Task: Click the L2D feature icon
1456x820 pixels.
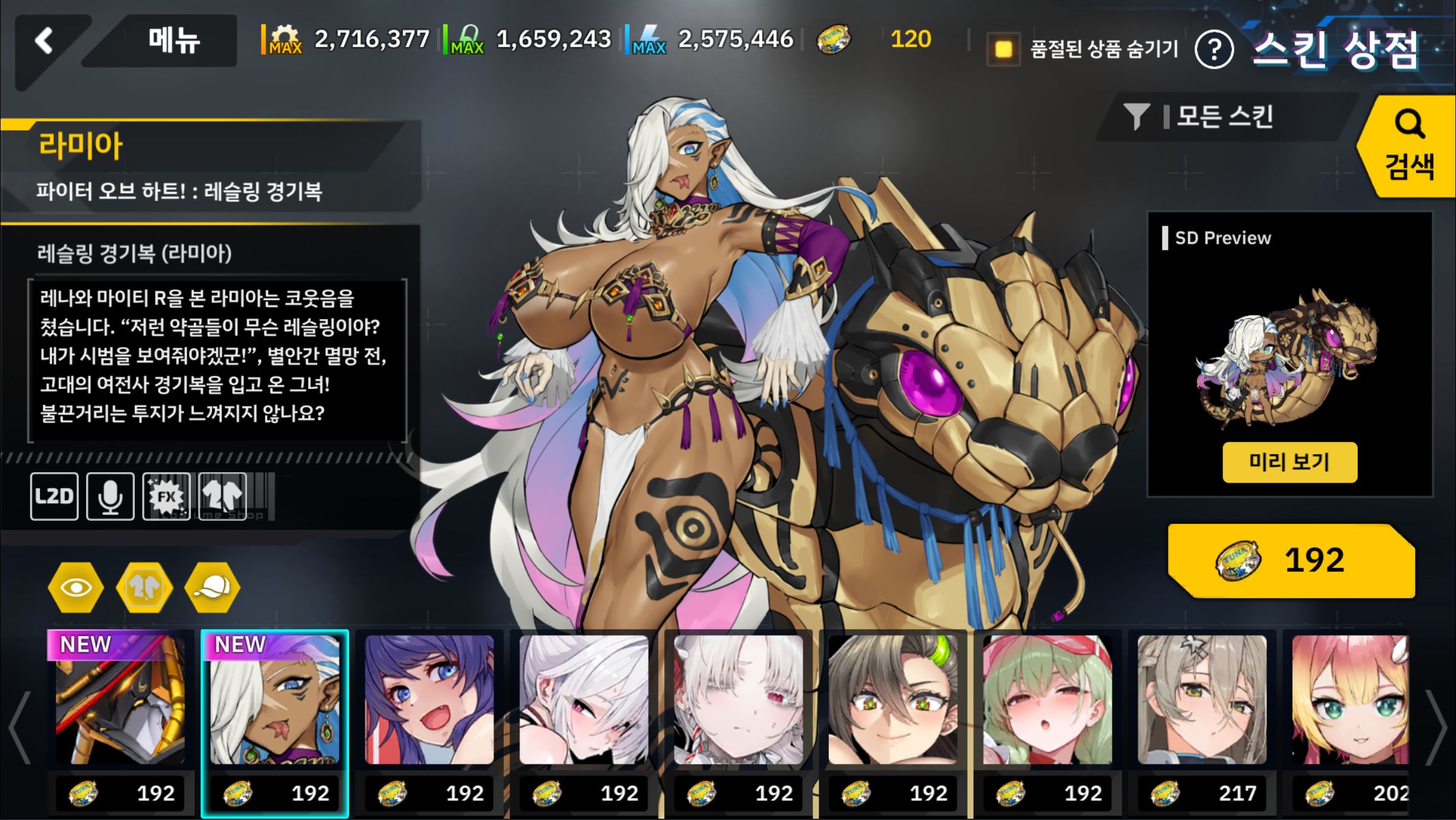Action: (x=54, y=496)
